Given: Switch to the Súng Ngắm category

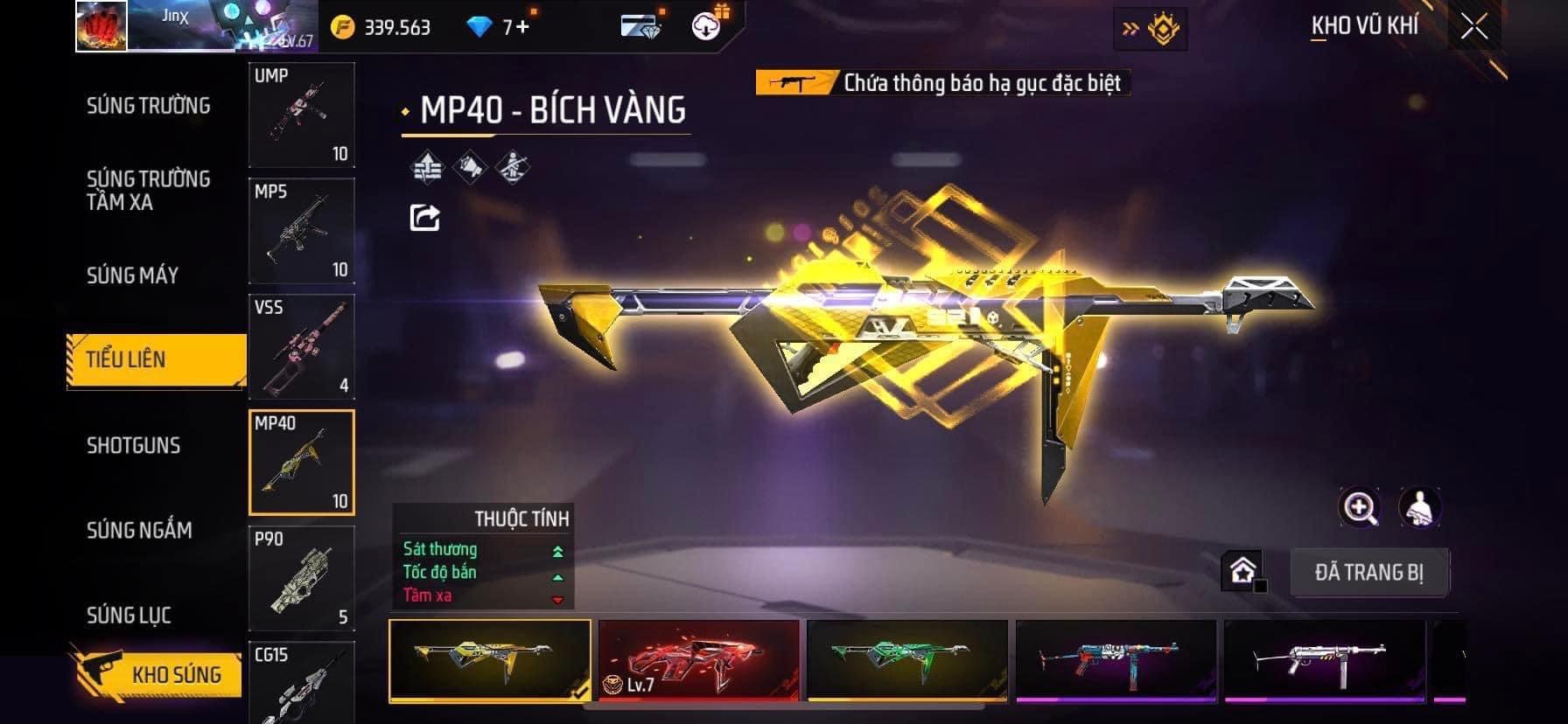Looking at the screenshot, I should pos(139,530).
